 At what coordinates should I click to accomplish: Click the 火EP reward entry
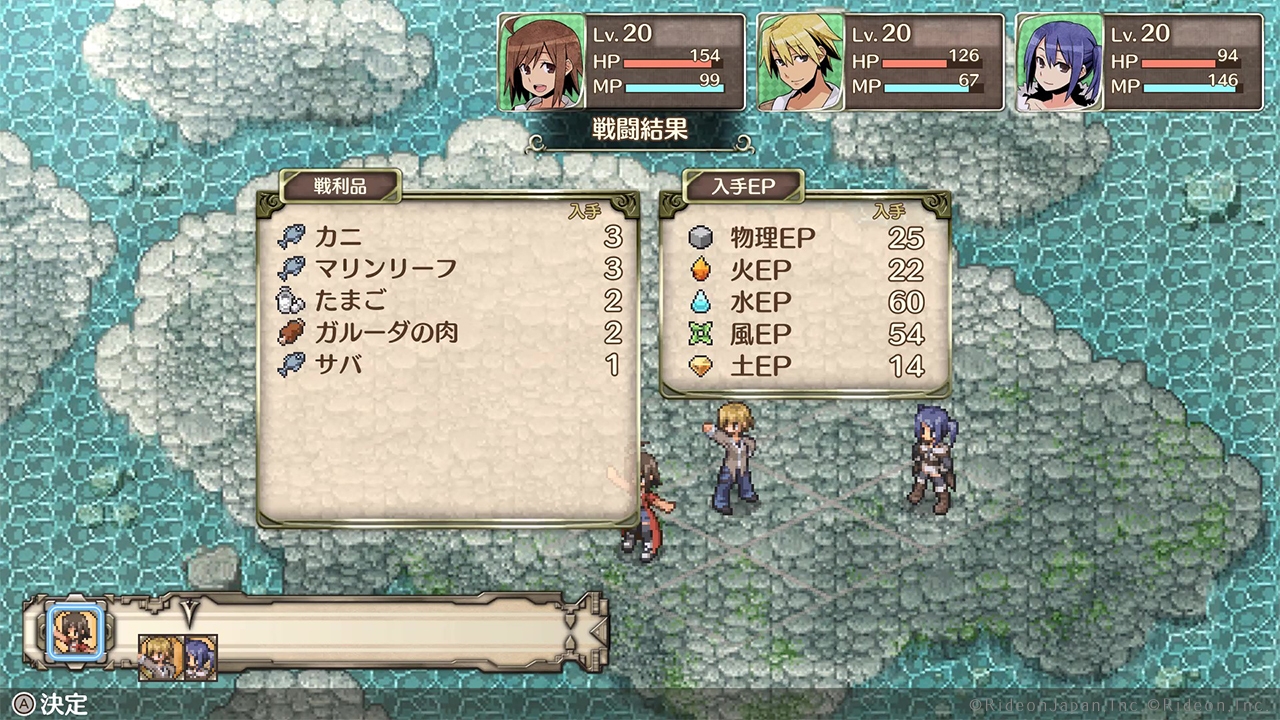tap(805, 270)
